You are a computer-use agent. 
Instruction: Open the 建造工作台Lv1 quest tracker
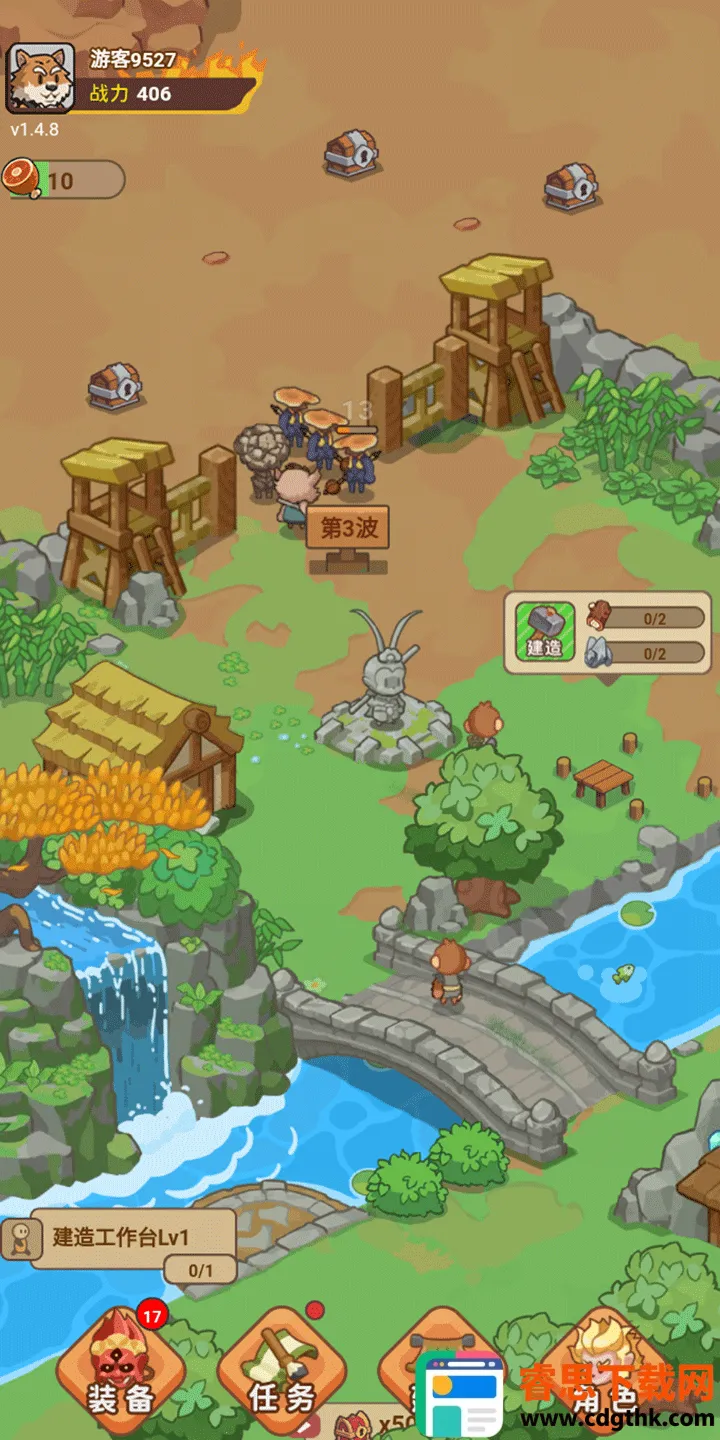[132, 1240]
